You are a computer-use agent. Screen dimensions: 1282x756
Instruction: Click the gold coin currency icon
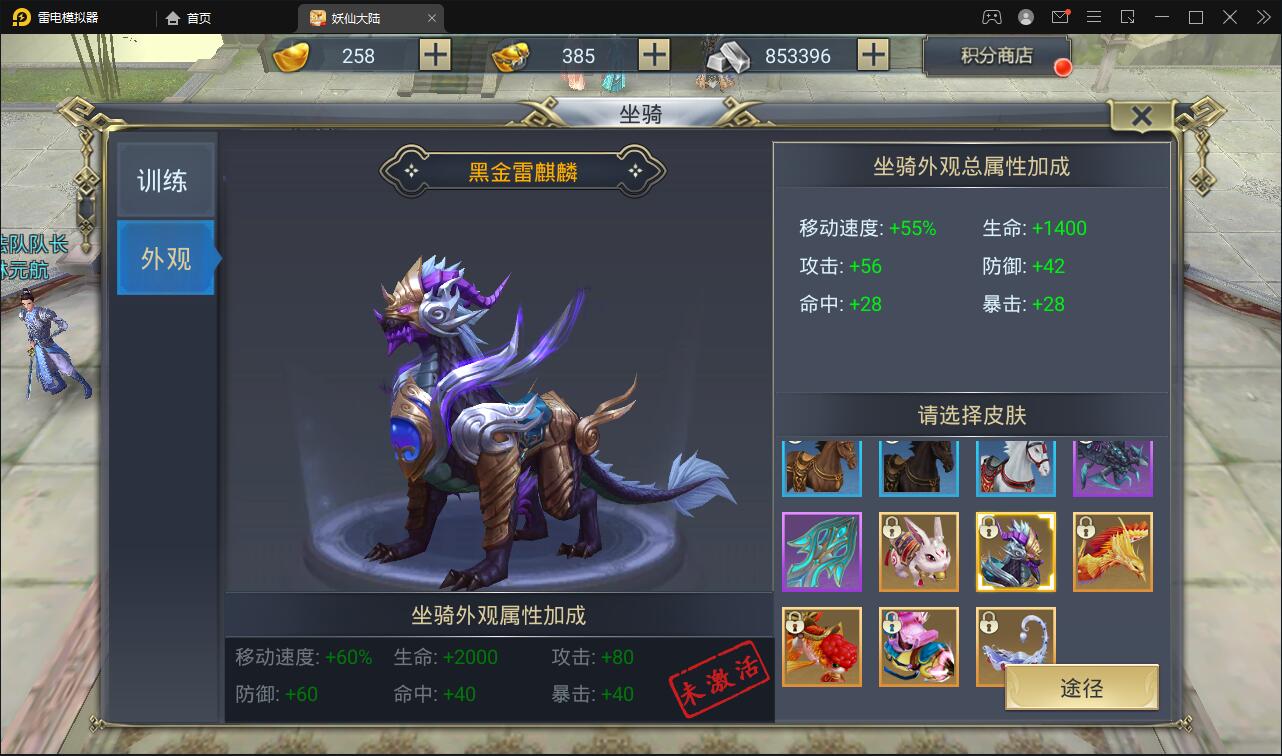point(291,56)
